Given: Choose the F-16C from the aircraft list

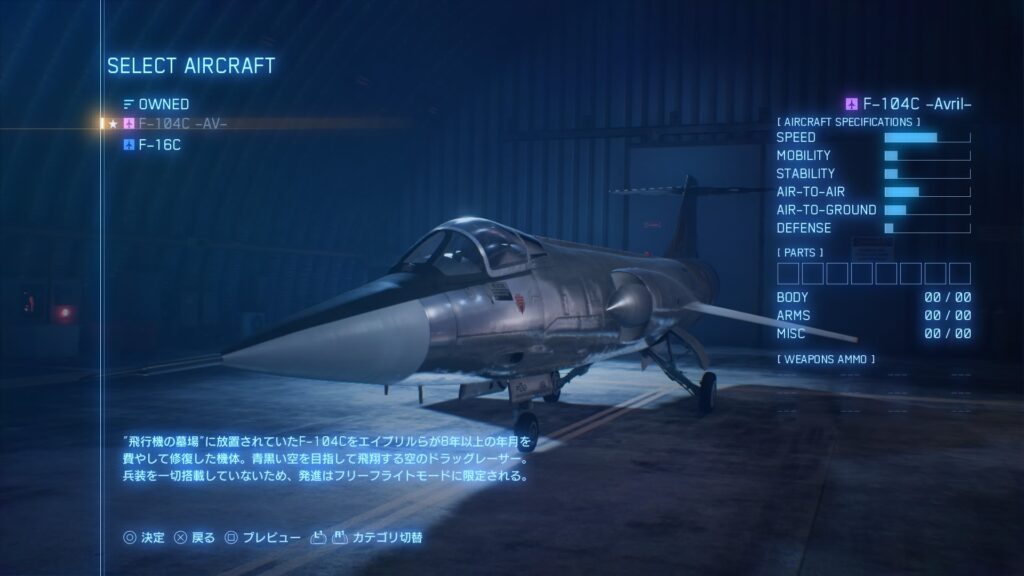Looking at the screenshot, I should point(159,145).
